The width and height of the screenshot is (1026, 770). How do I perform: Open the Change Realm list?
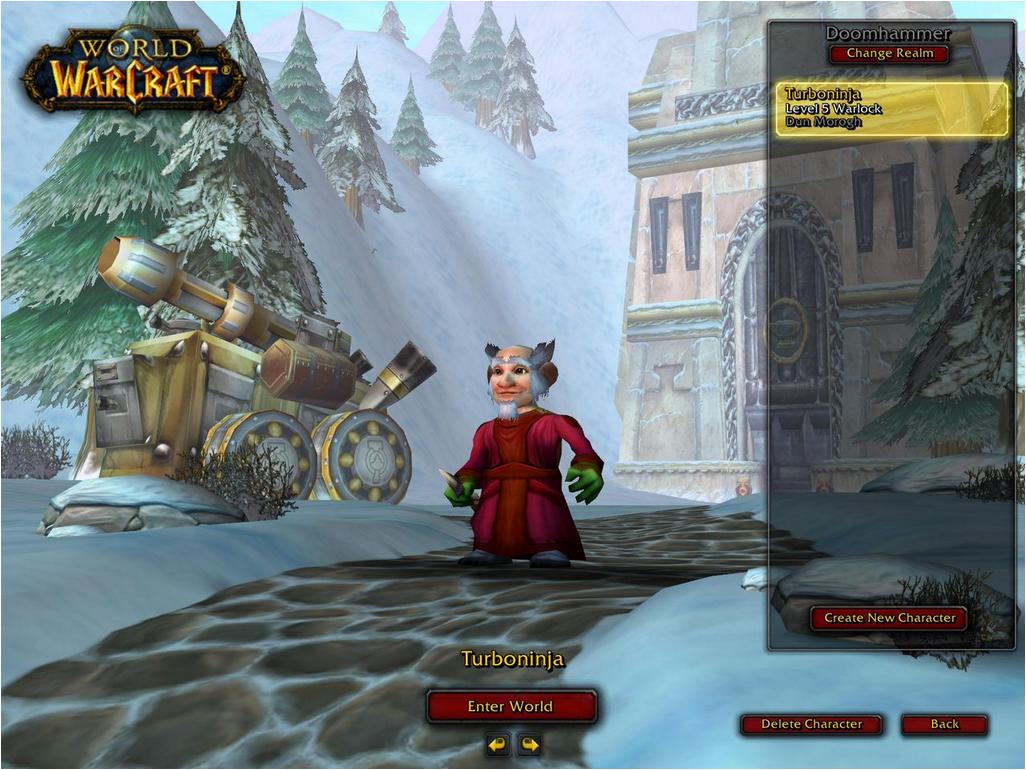889,54
